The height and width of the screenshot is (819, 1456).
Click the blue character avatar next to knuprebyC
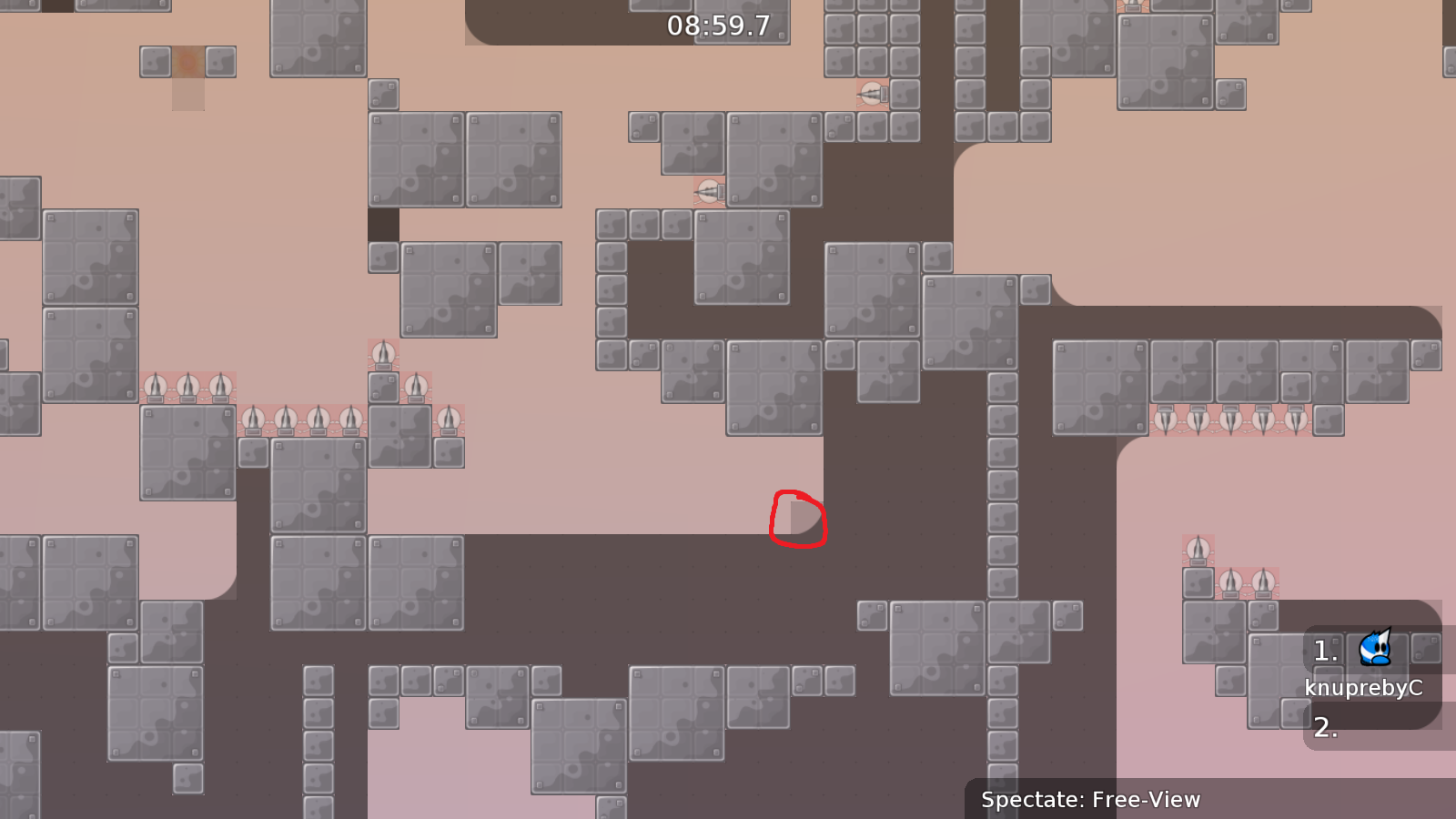click(1374, 649)
